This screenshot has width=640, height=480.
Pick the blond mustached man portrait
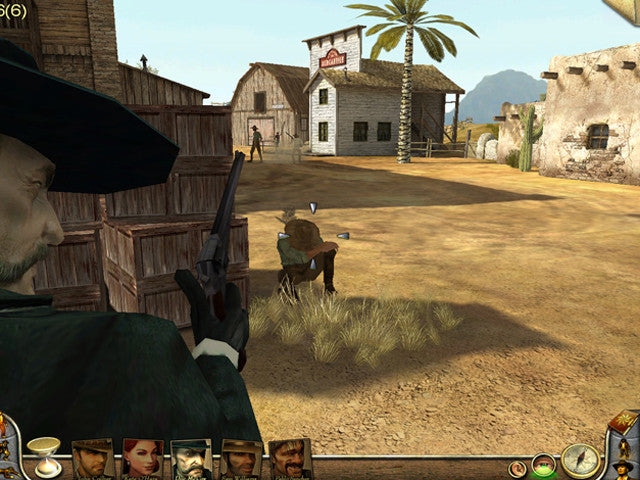coord(289,459)
